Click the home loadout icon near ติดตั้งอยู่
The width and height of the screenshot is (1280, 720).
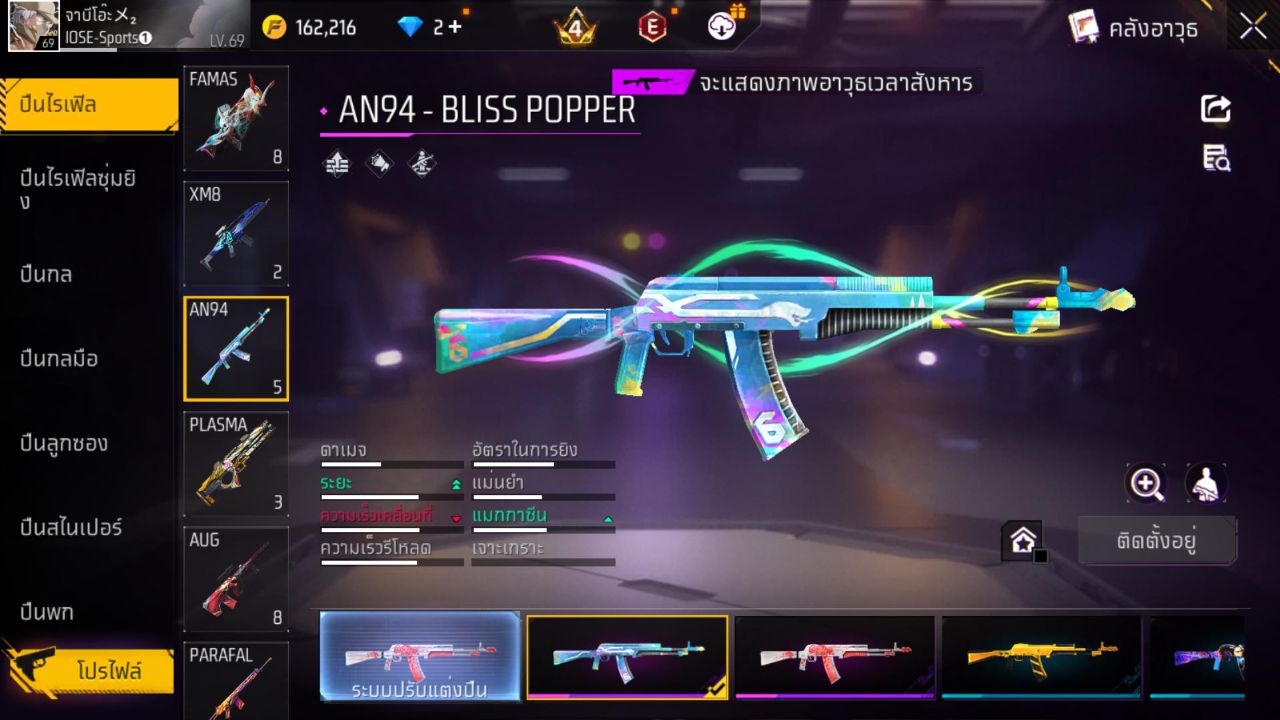click(1022, 539)
